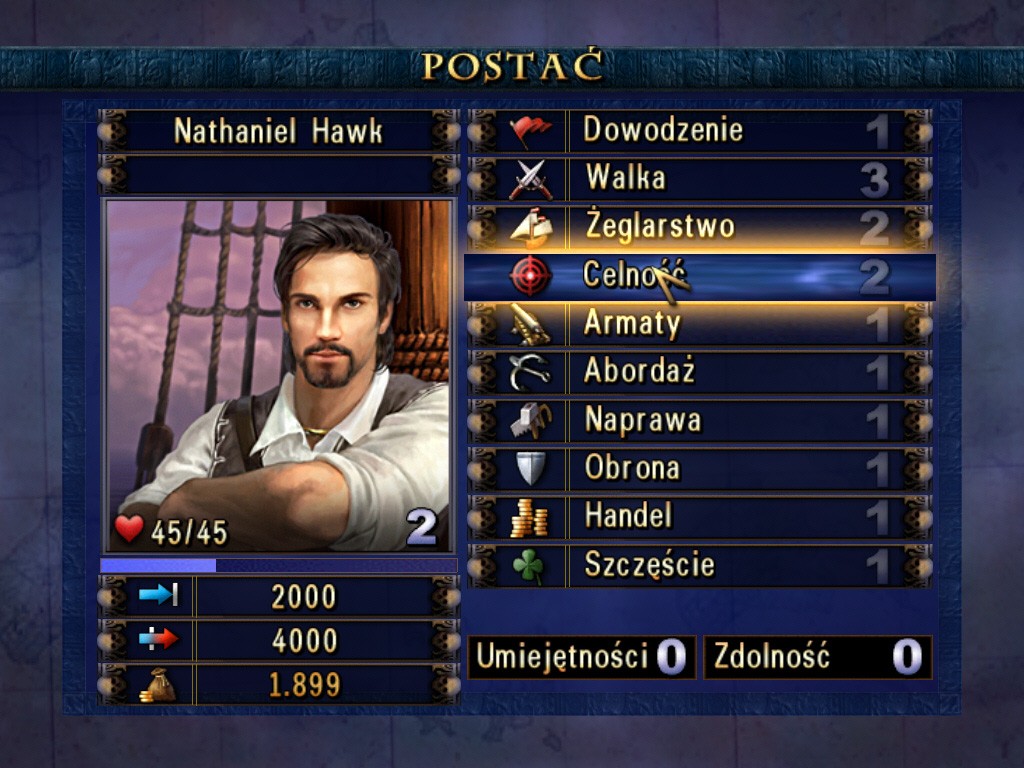
Task: Click the shield Obrona icon
Action: [x=529, y=468]
